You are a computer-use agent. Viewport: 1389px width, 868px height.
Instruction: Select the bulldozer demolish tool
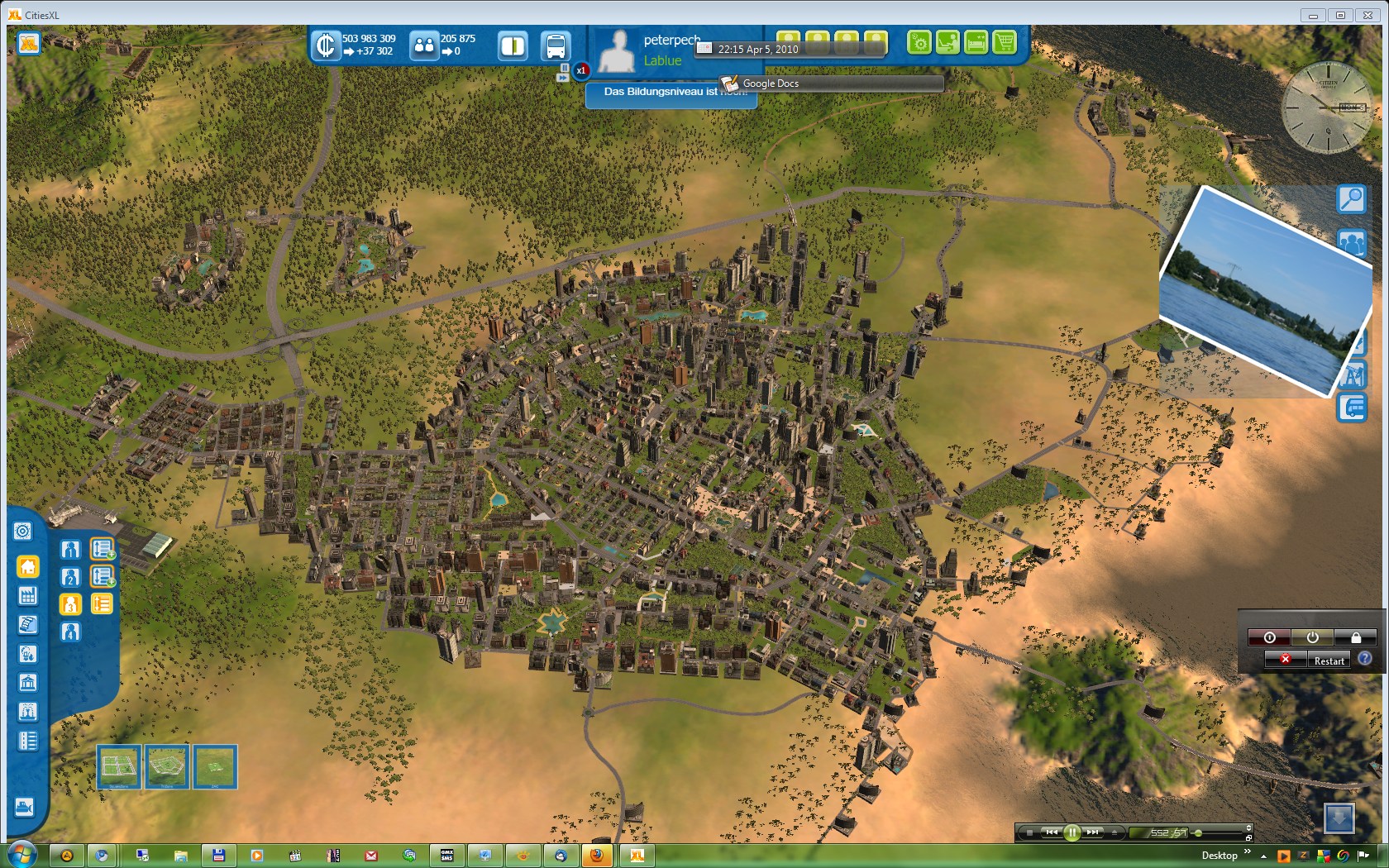(25, 806)
